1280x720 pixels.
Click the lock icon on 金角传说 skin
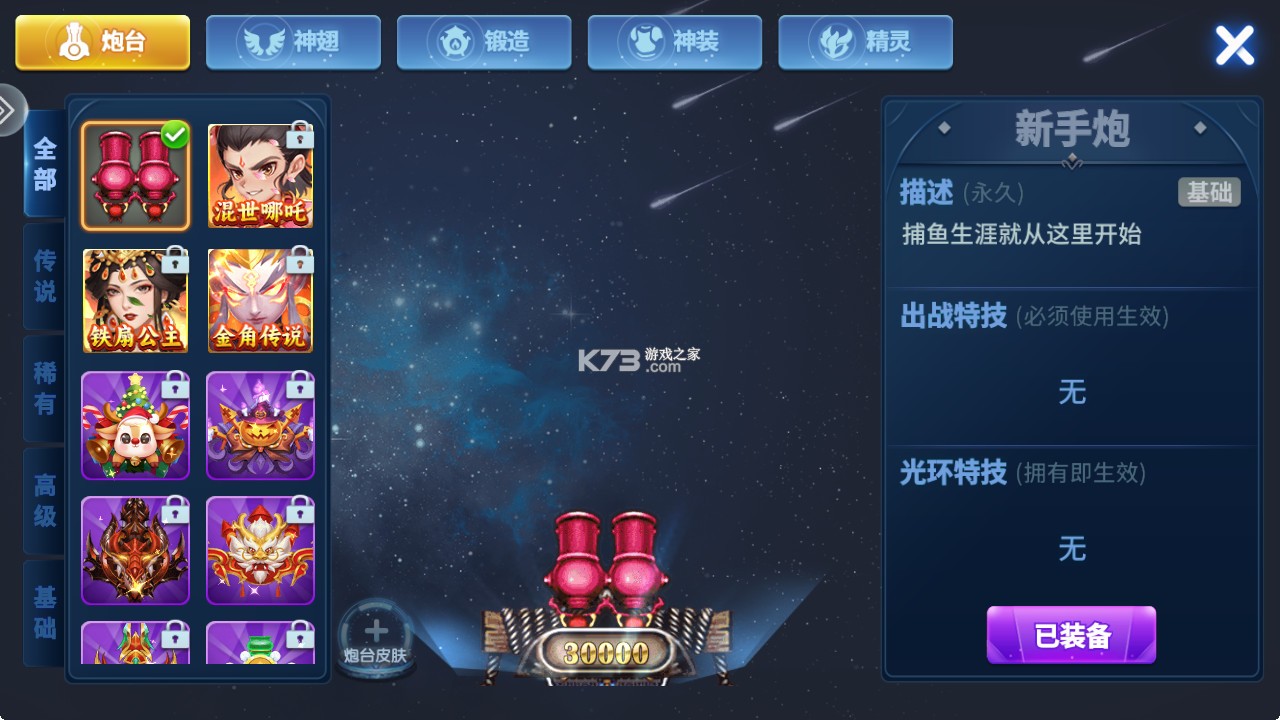[299, 261]
